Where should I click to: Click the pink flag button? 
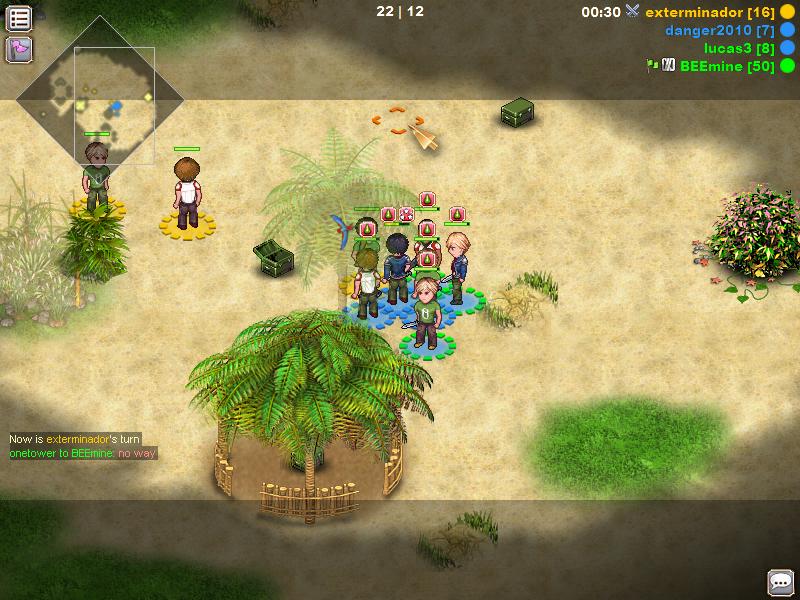point(19,48)
